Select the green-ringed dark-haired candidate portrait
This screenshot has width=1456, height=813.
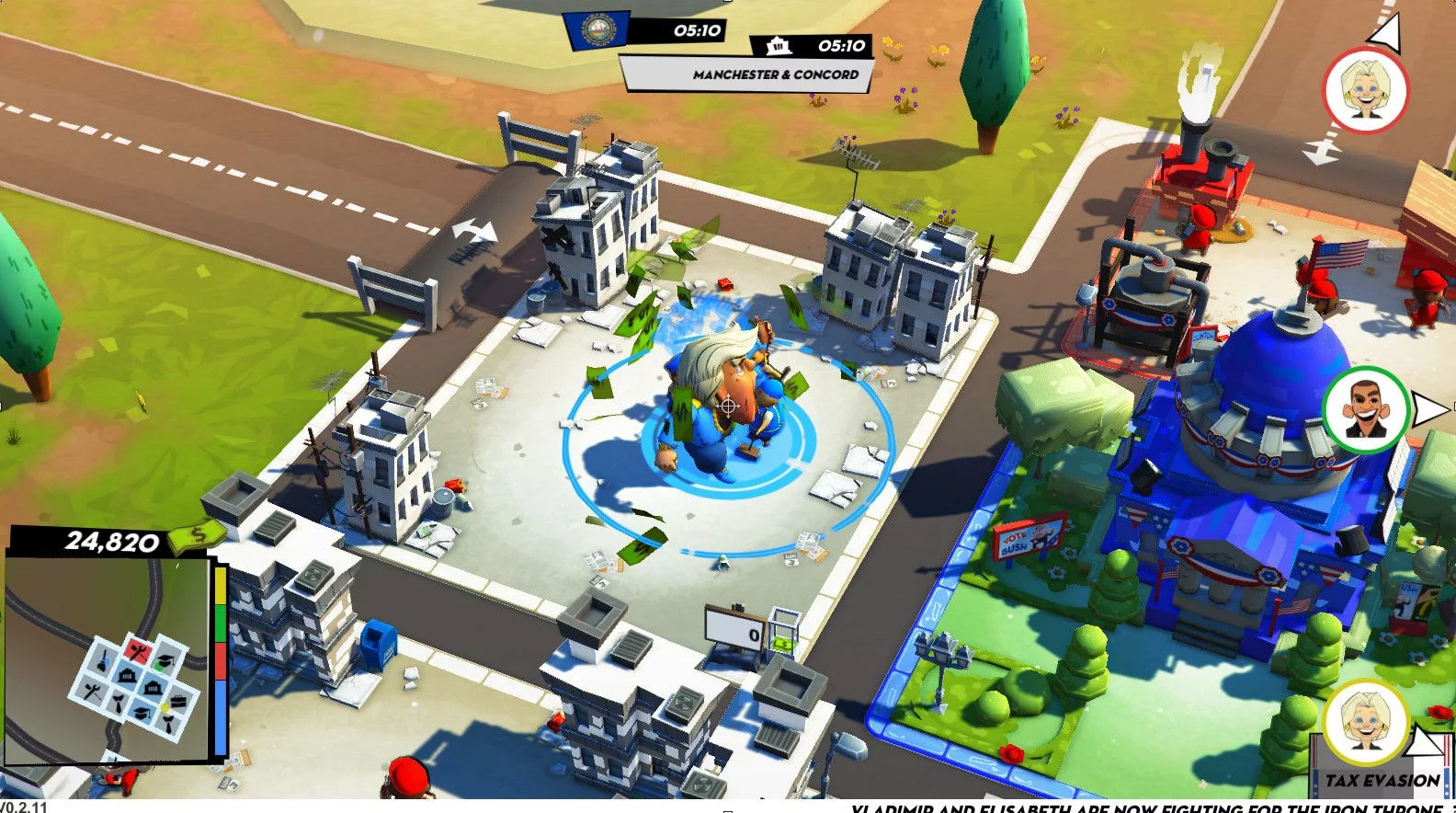(x=1365, y=410)
